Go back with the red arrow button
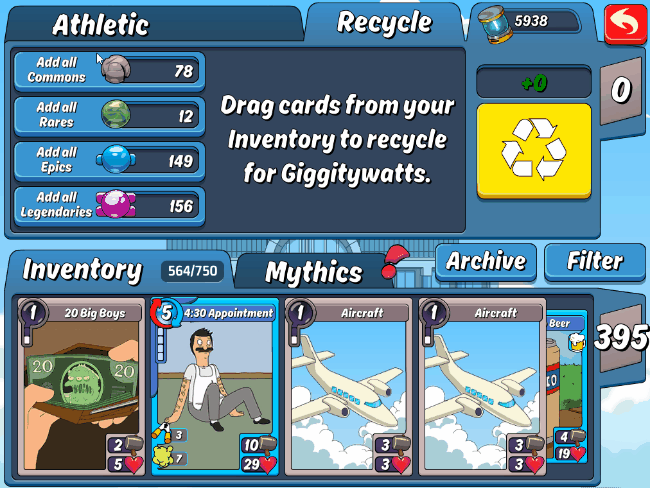Viewport: 650px width, 488px height. 625,22
